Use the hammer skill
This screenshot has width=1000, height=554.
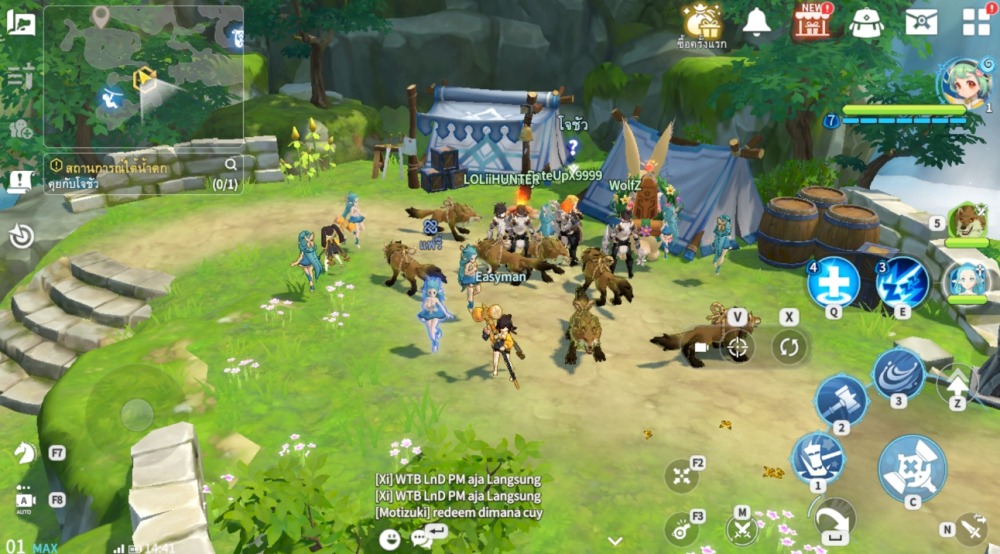coord(841,399)
